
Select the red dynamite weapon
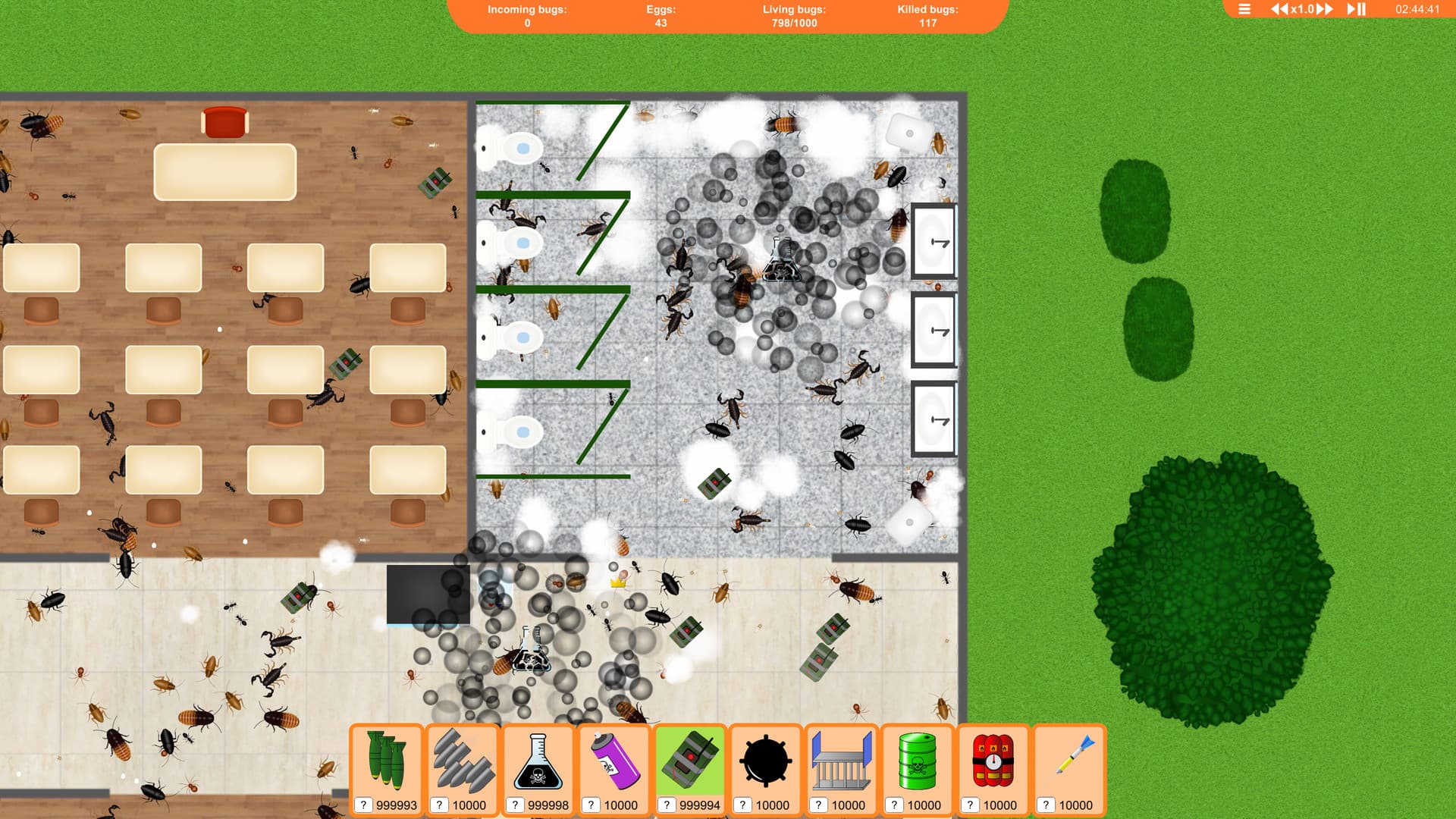pyautogui.click(x=993, y=758)
